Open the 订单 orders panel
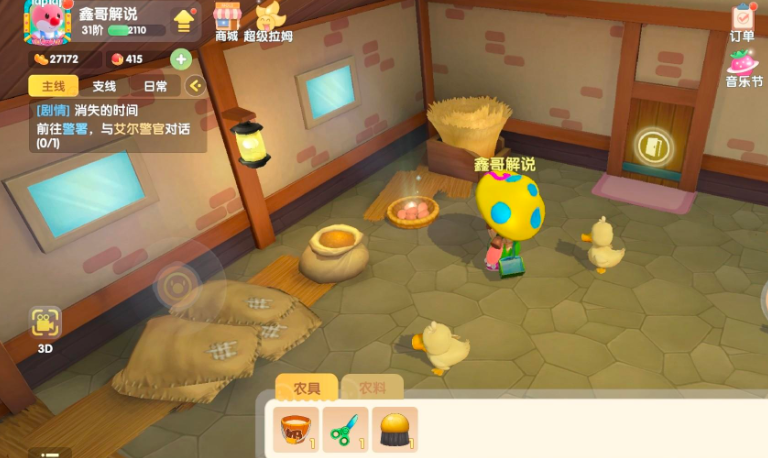Image resolution: width=768 pixels, height=458 pixels. 742,22
